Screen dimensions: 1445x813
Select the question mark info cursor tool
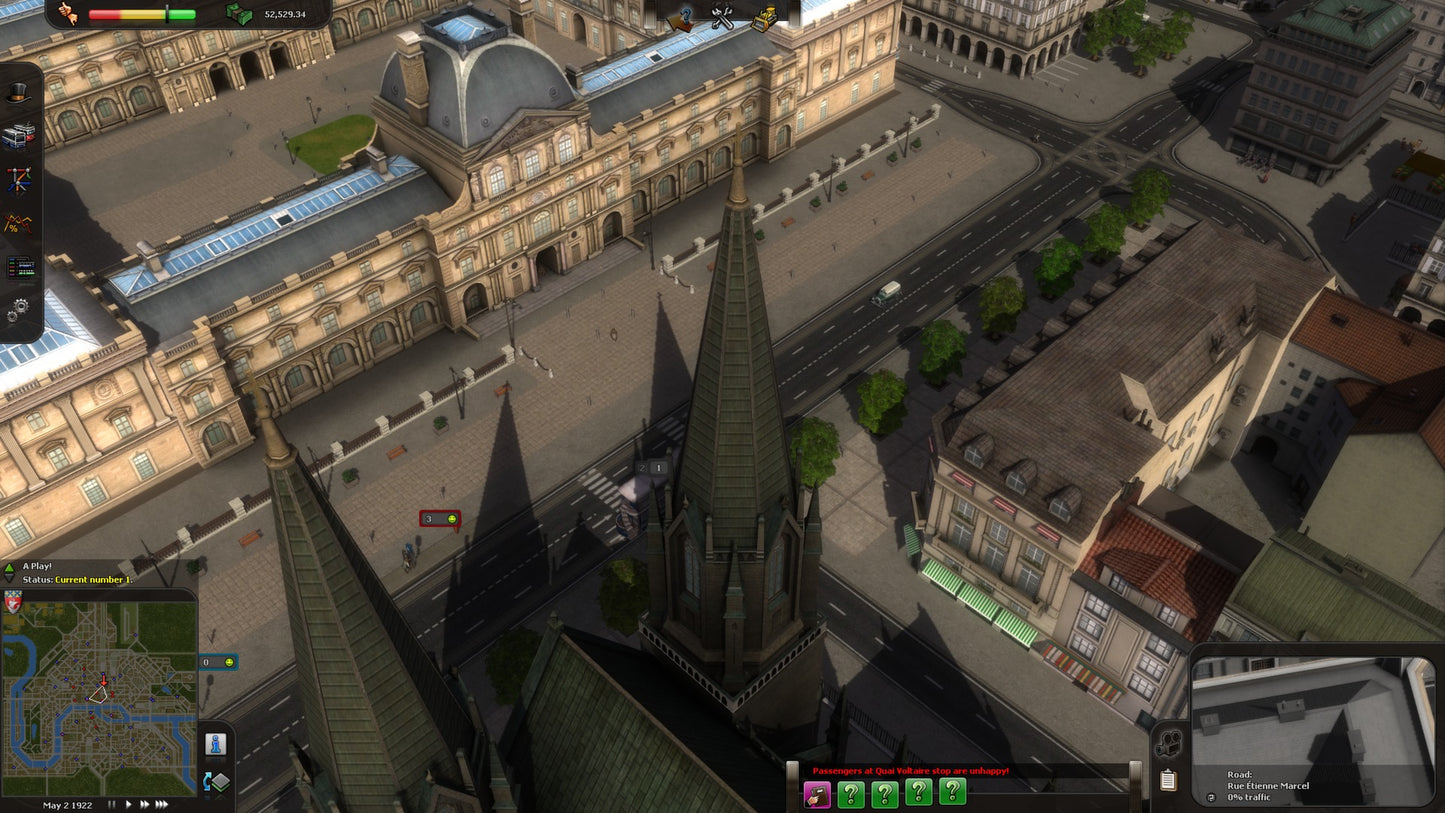[682, 18]
